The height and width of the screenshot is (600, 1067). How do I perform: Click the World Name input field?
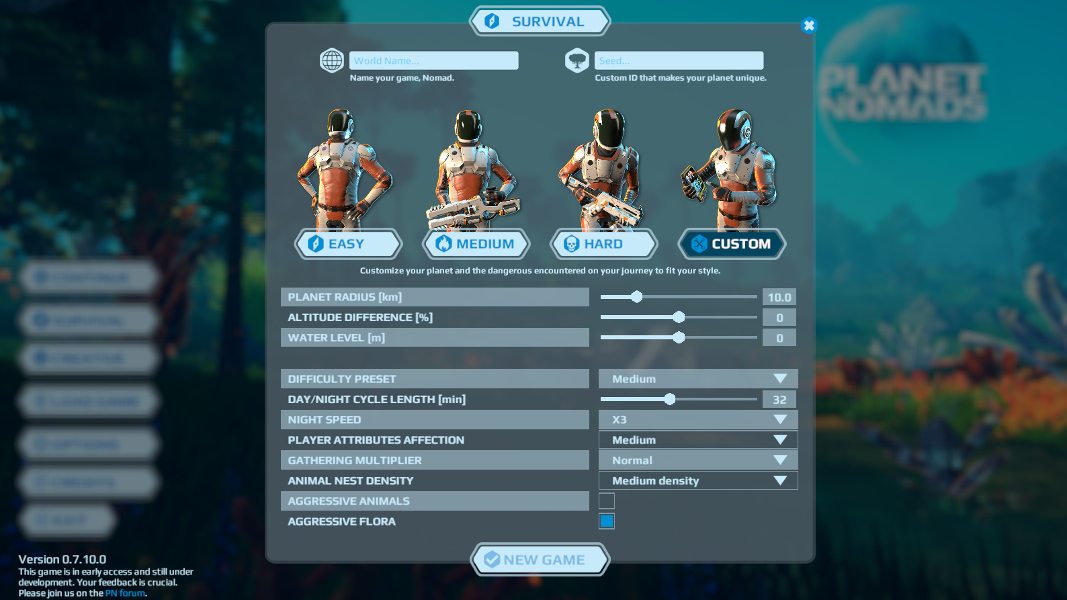point(433,61)
